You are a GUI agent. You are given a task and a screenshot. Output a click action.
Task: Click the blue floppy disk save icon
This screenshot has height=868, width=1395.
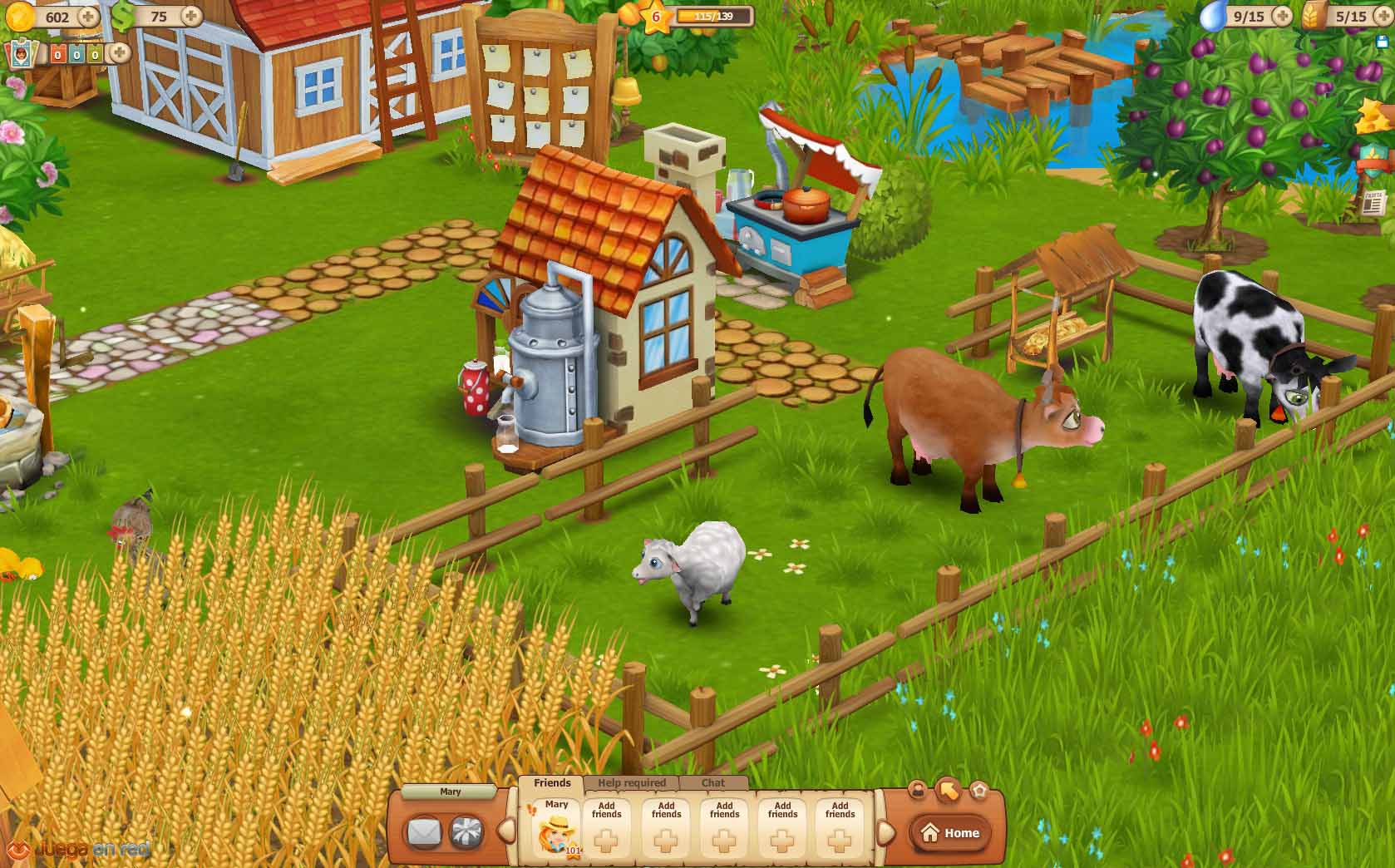1382,40
